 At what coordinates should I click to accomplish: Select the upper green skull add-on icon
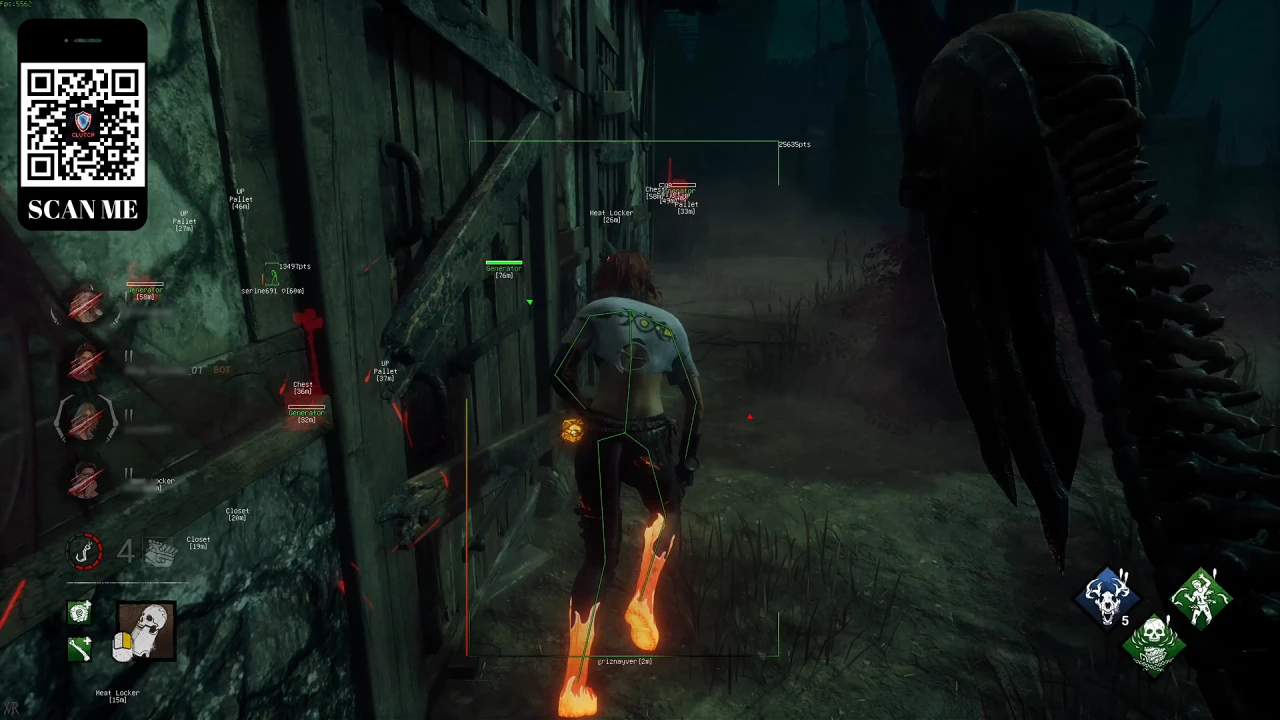[x=79, y=612]
